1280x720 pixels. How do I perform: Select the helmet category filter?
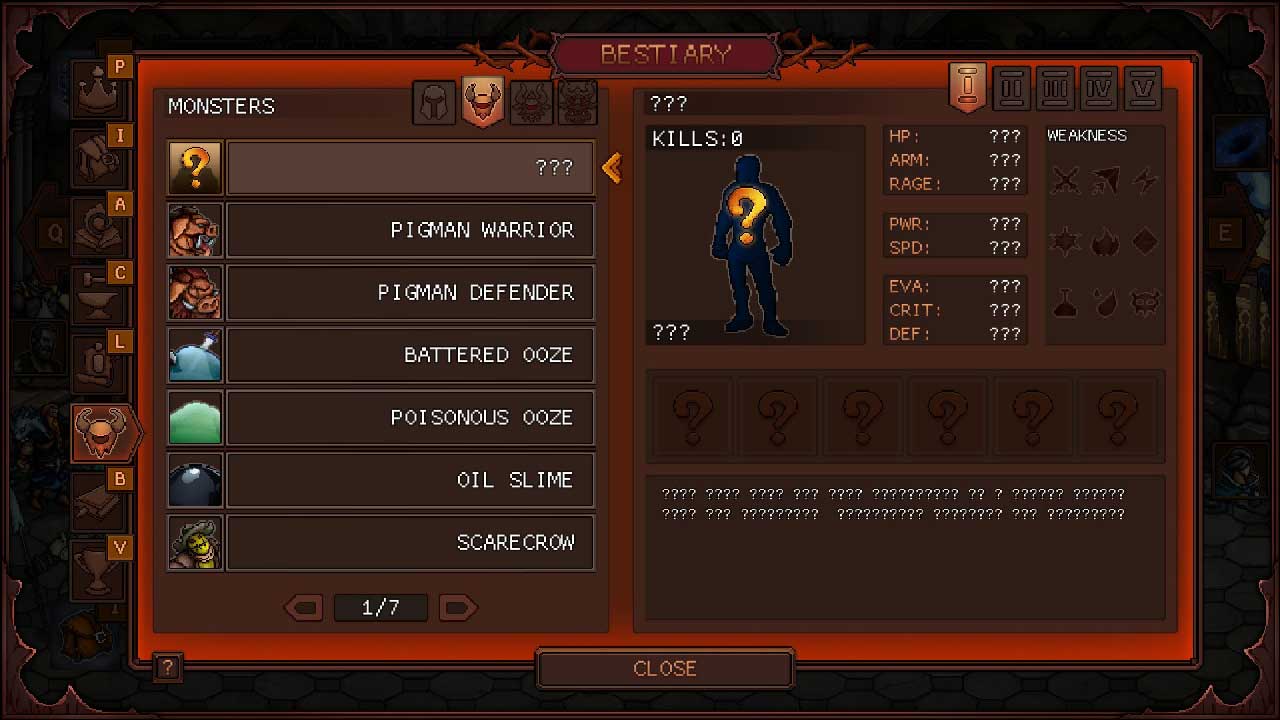click(x=434, y=103)
